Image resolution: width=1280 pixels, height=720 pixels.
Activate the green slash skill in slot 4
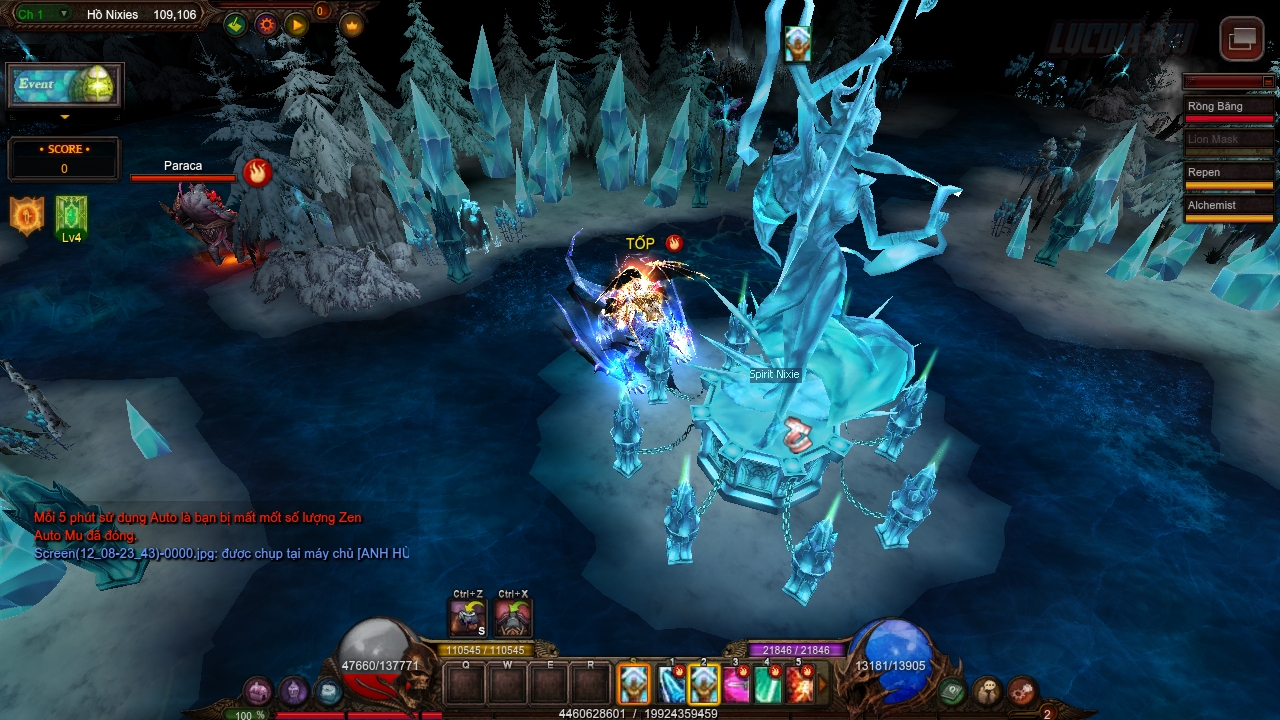(768, 685)
